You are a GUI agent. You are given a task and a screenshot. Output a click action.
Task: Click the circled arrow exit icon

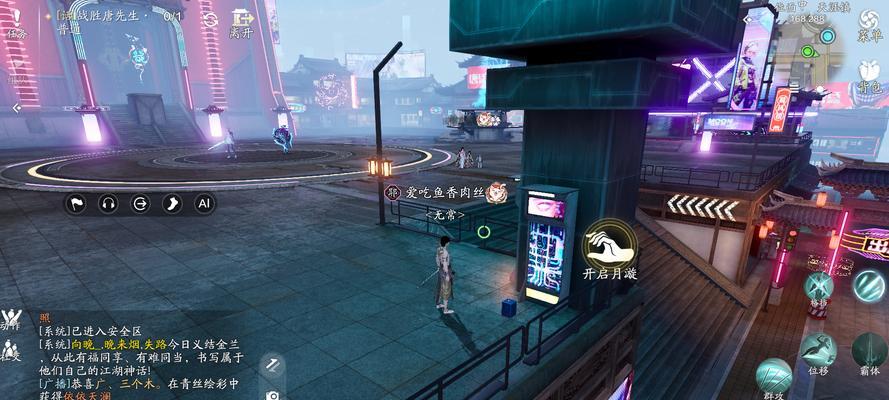(140, 203)
